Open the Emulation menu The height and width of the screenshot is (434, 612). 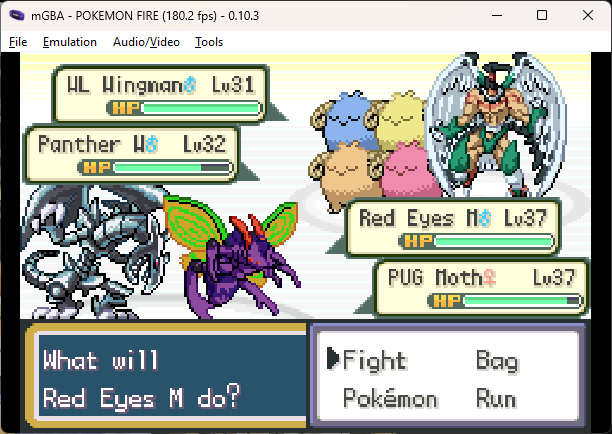coord(70,42)
